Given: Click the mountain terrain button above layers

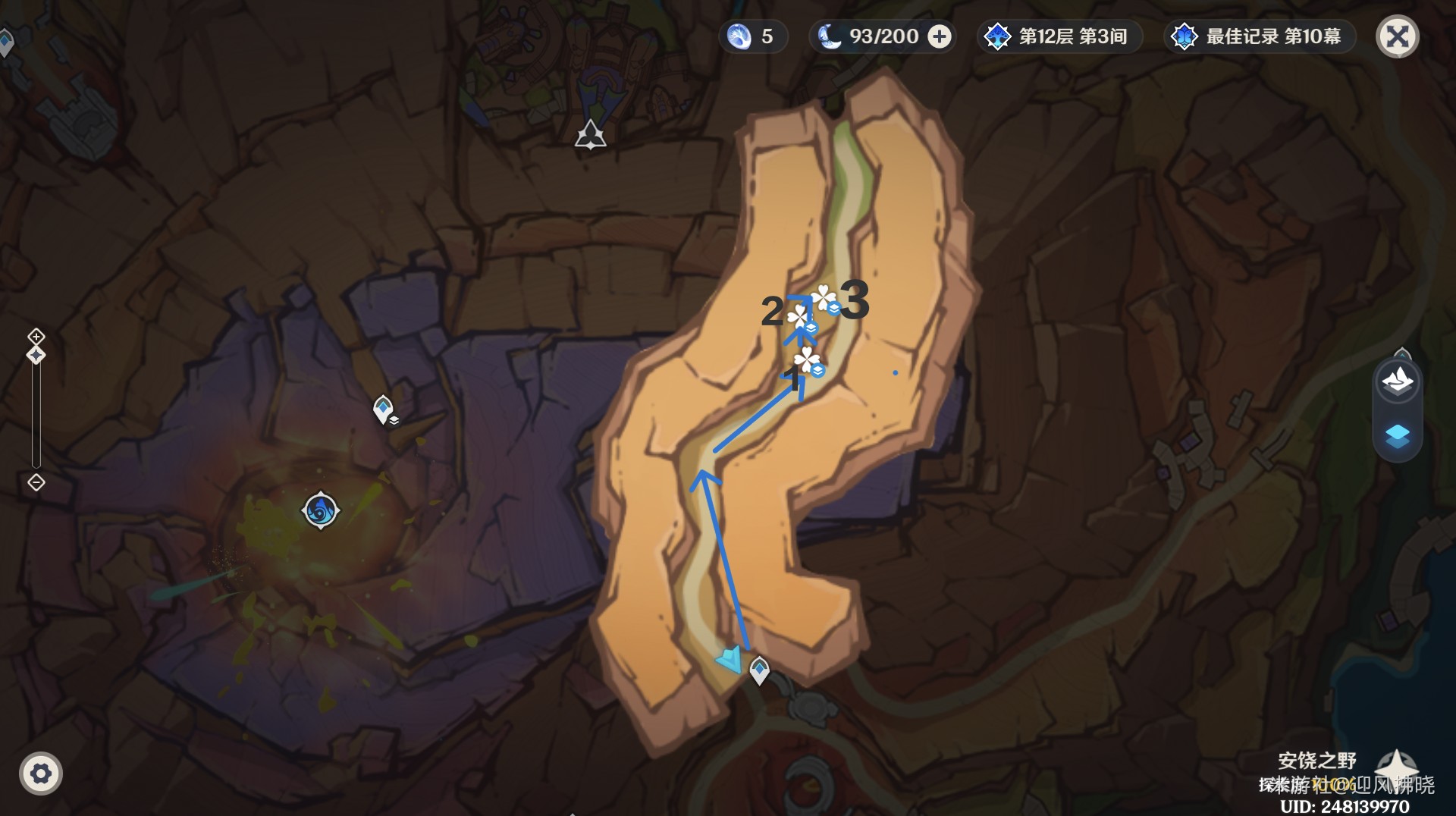Looking at the screenshot, I should pos(1397,380).
